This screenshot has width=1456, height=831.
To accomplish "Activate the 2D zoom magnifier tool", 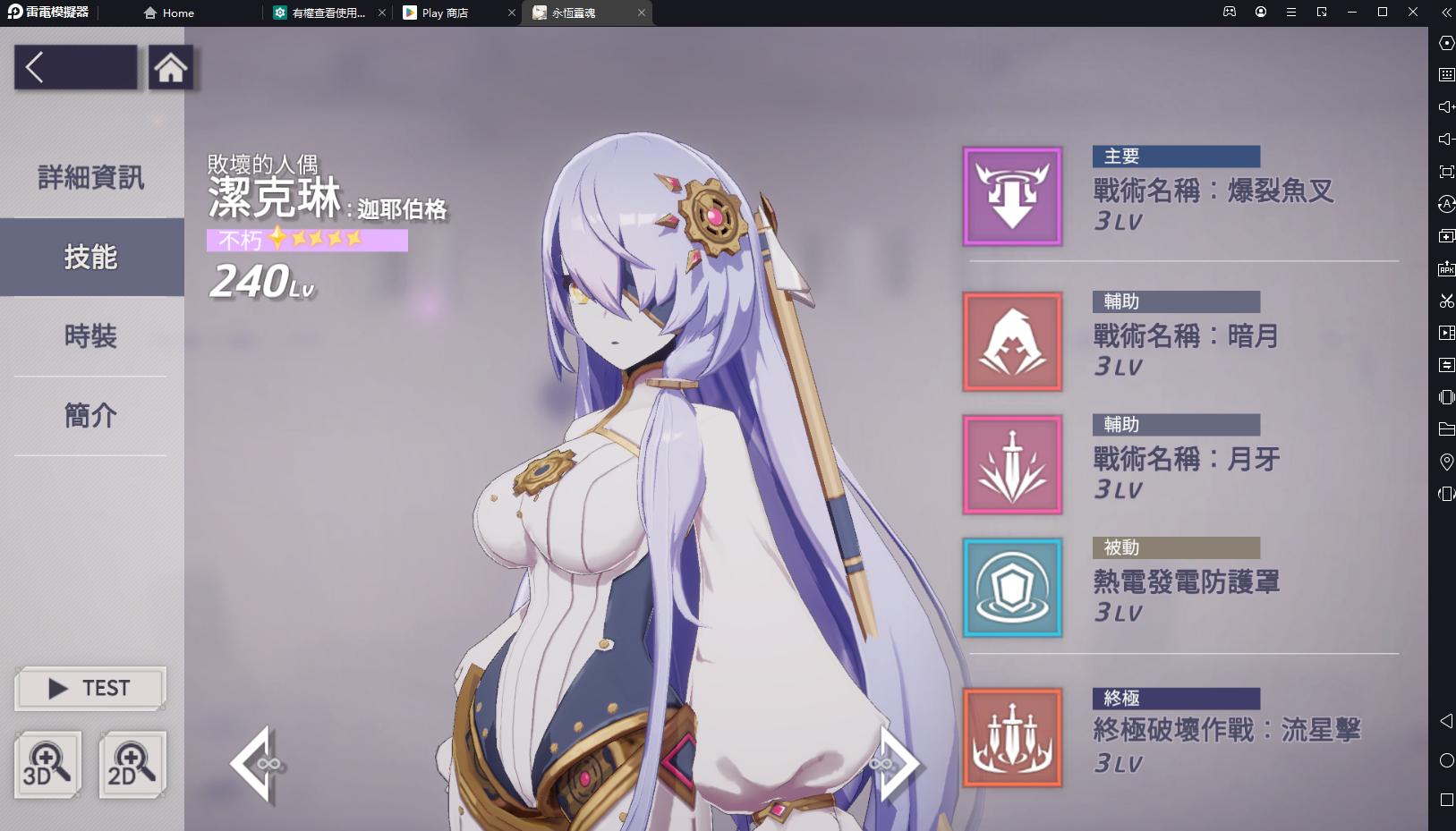I will tap(130, 764).
